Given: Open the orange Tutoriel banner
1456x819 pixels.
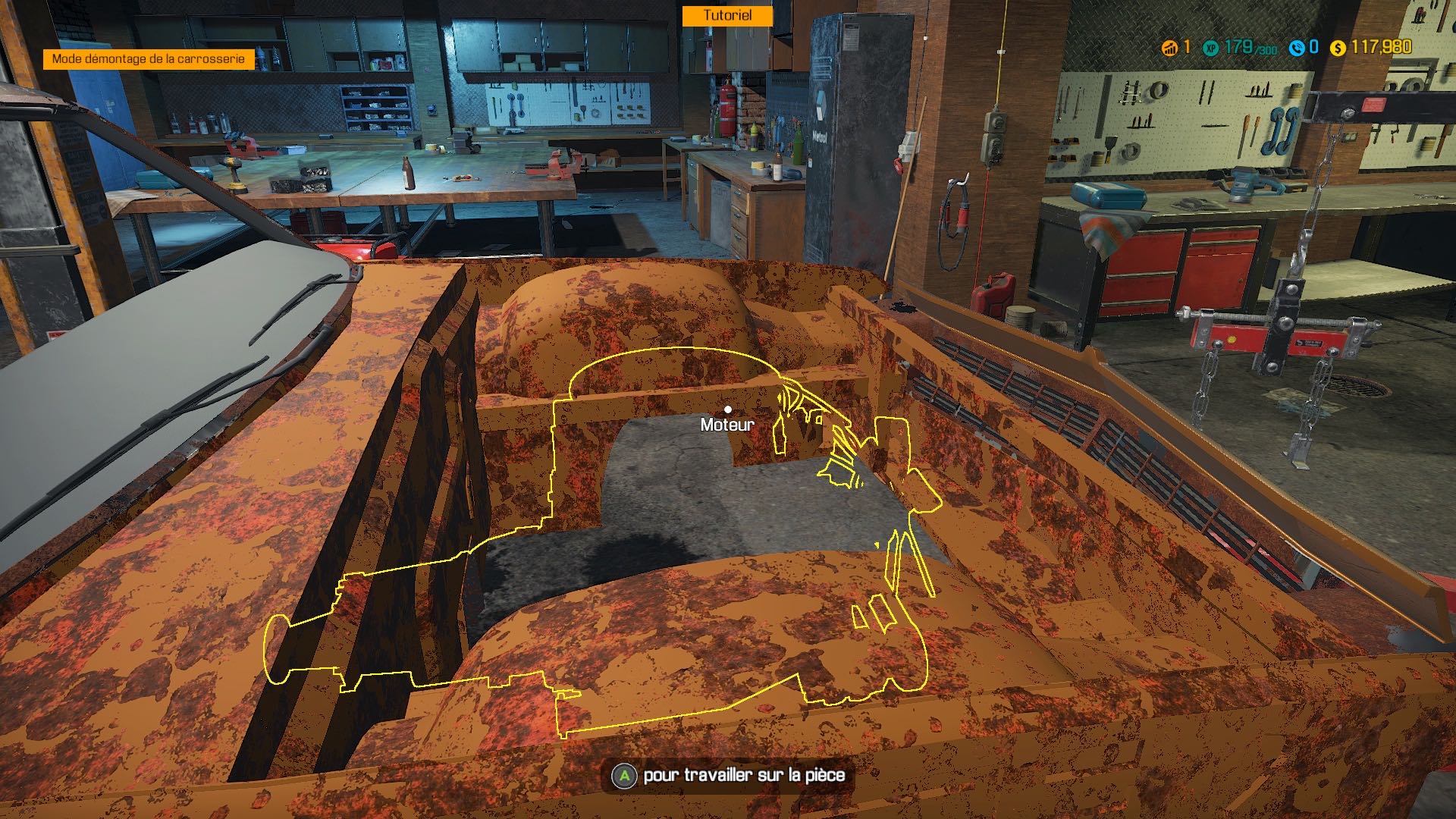Looking at the screenshot, I should [726, 16].
